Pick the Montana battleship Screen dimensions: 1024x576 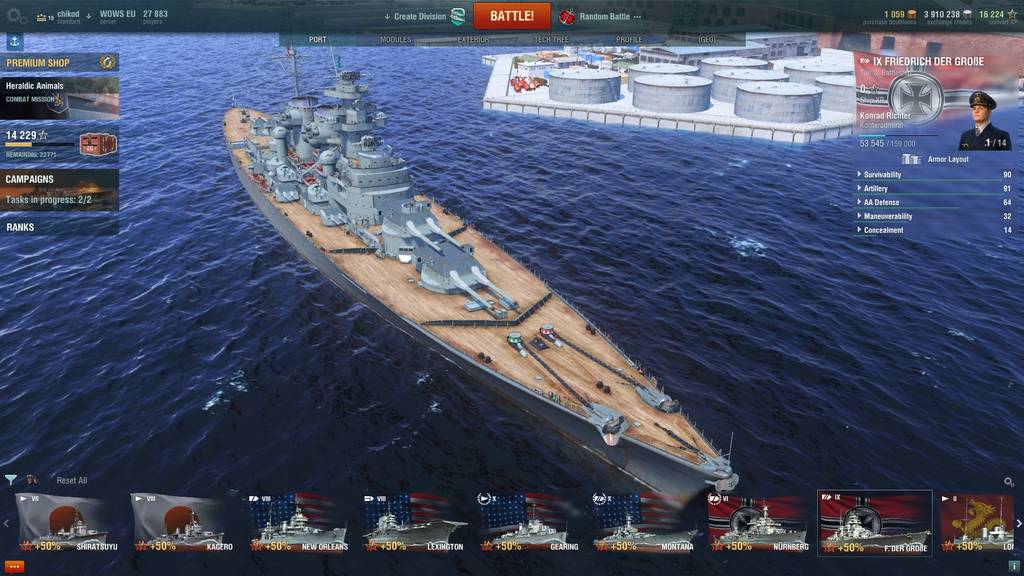pyautogui.click(x=645, y=523)
